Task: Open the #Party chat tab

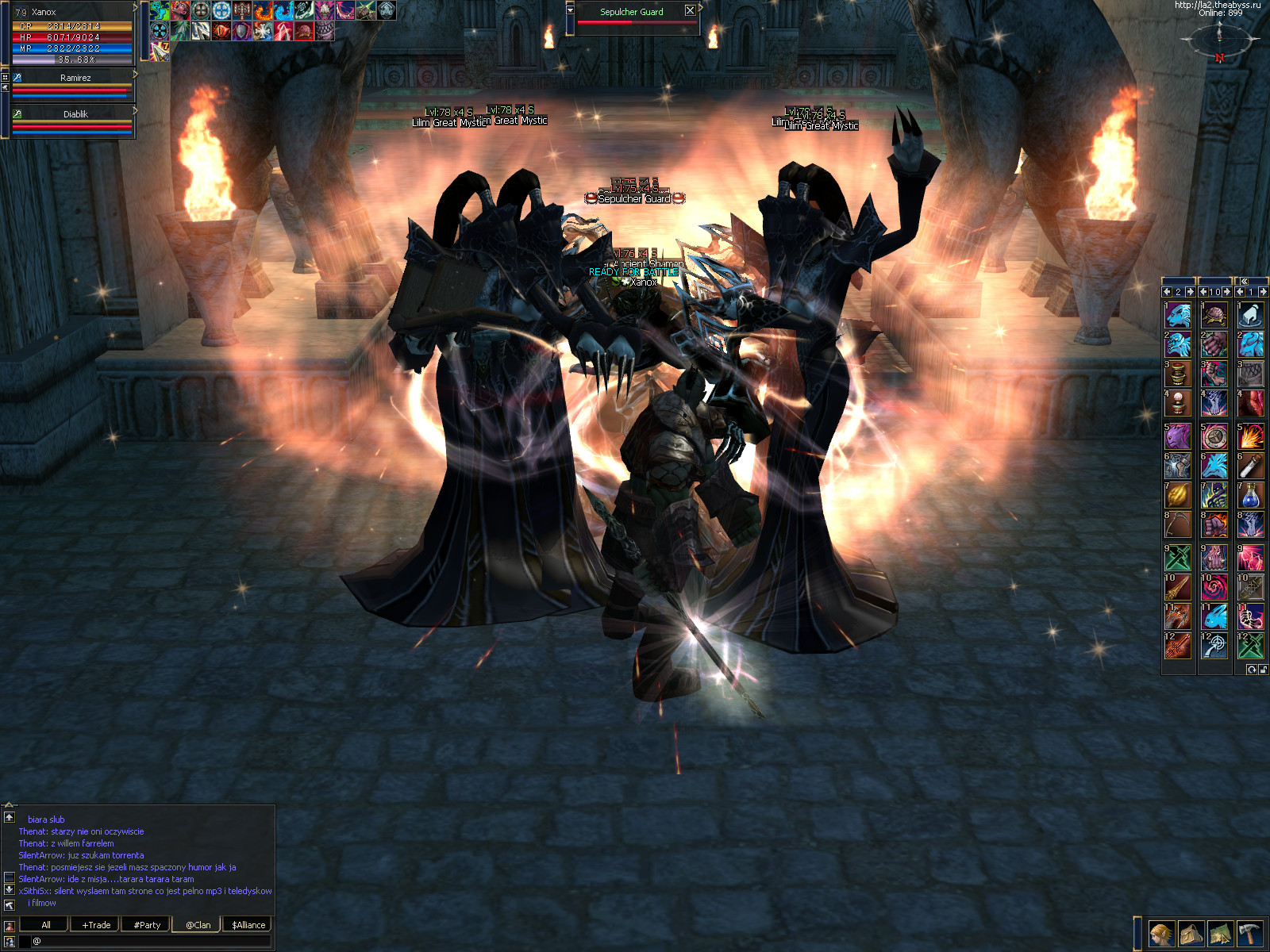Action: [147, 924]
